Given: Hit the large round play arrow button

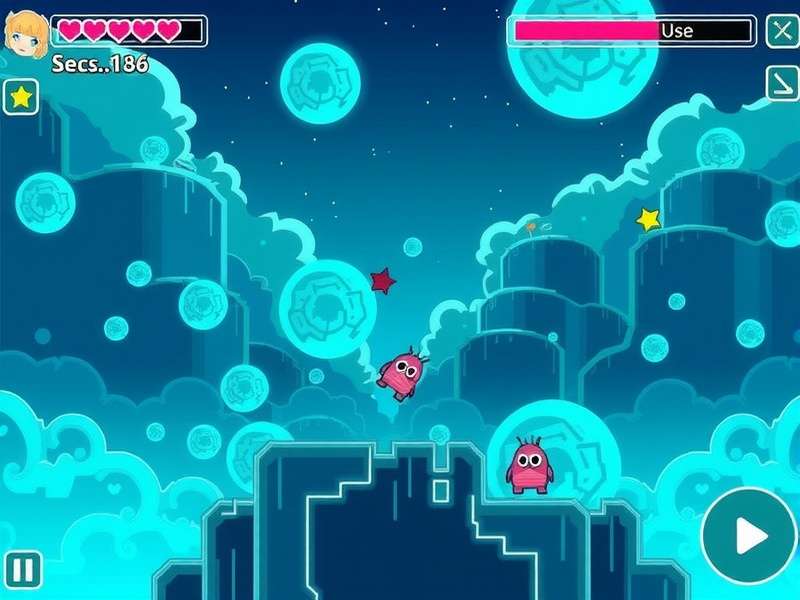Looking at the screenshot, I should coord(748,536).
